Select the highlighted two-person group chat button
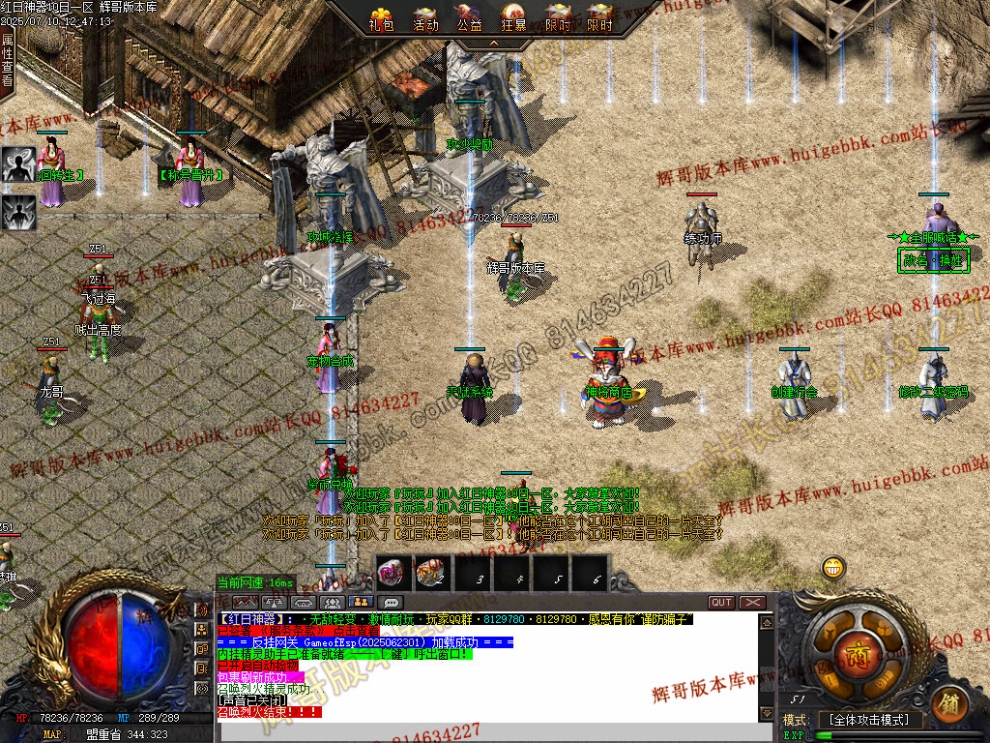Image resolution: width=990 pixels, height=743 pixels. coord(360,603)
